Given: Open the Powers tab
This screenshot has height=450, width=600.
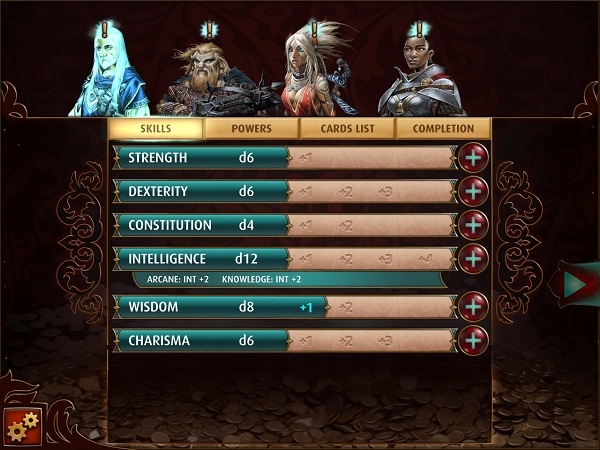Looking at the screenshot, I should 251,129.
